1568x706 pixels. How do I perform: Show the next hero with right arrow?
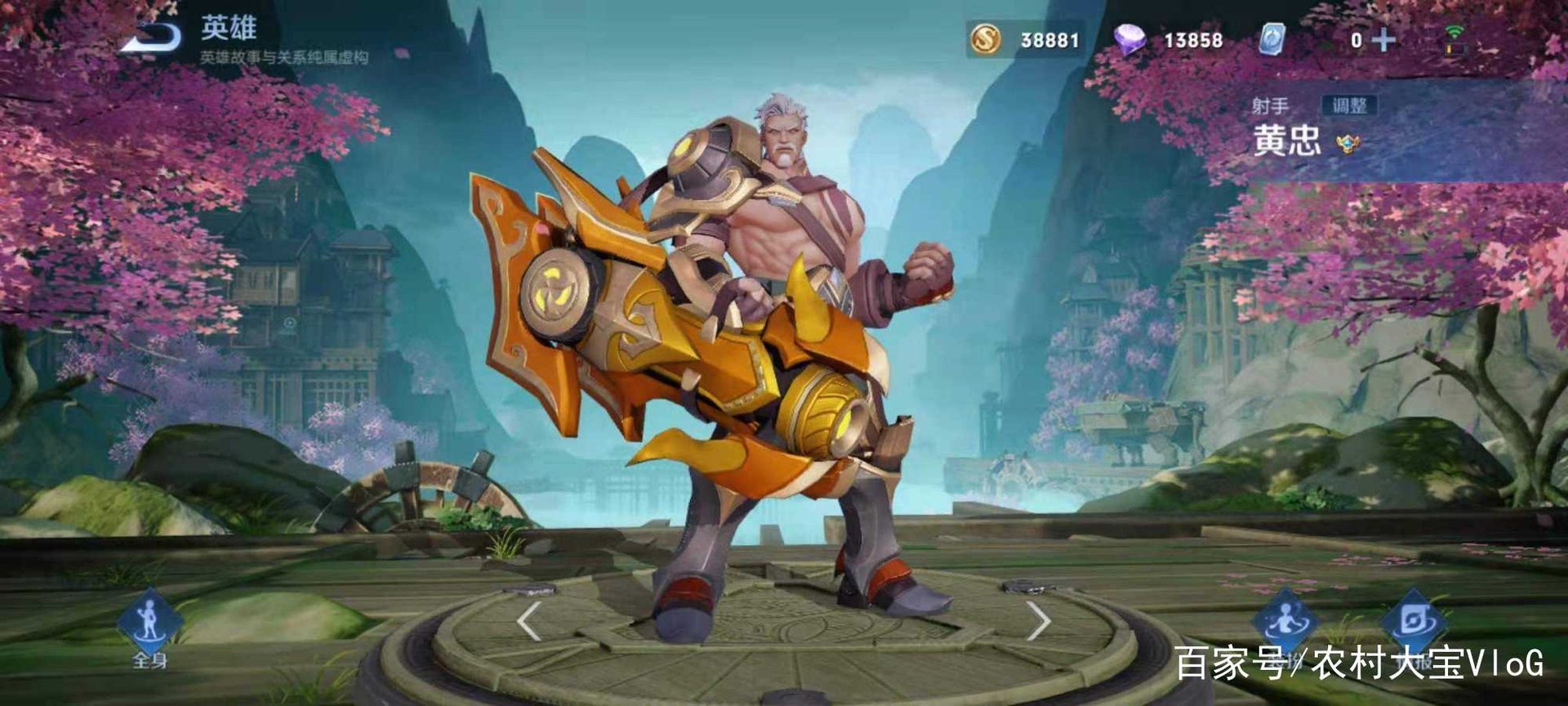coord(1038,621)
